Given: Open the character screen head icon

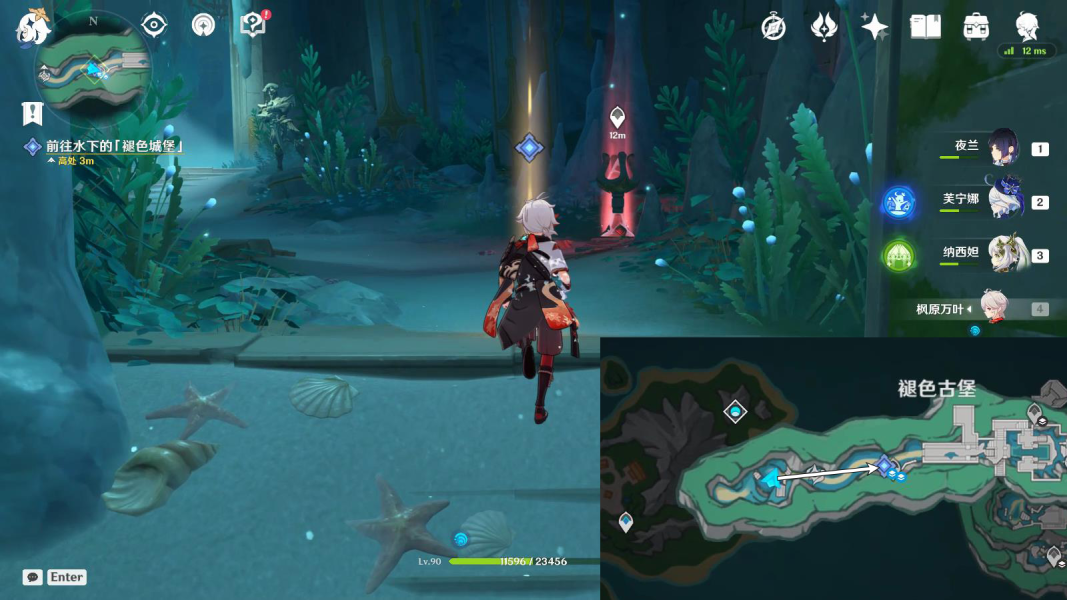Looking at the screenshot, I should click(1027, 25).
